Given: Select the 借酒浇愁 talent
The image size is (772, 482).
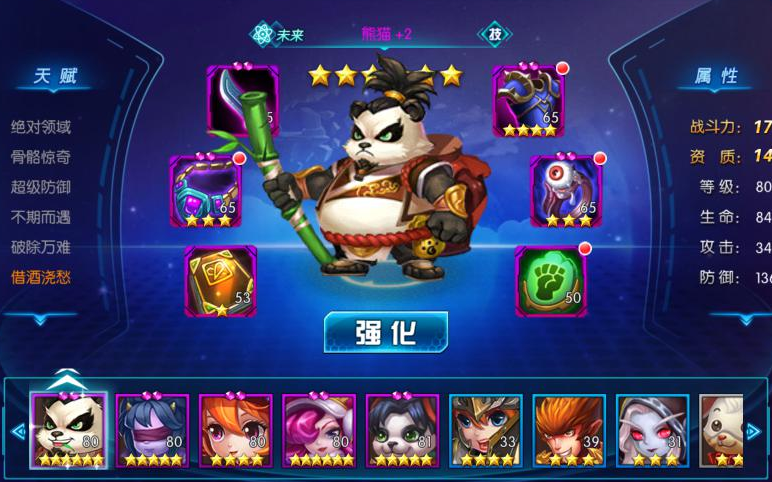Looking at the screenshot, I should (41, 277).
